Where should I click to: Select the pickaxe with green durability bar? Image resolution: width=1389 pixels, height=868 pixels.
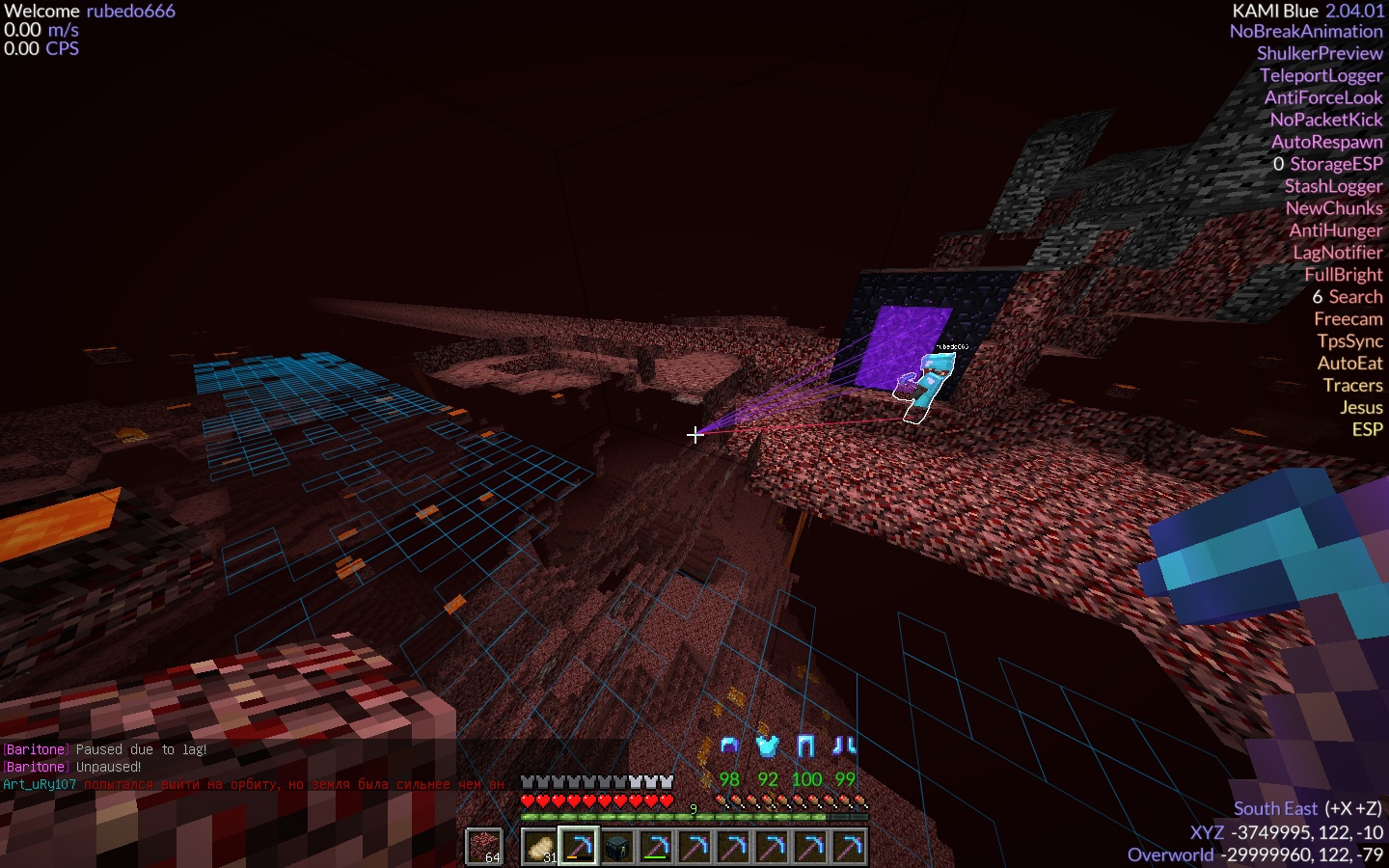(656, 847)
